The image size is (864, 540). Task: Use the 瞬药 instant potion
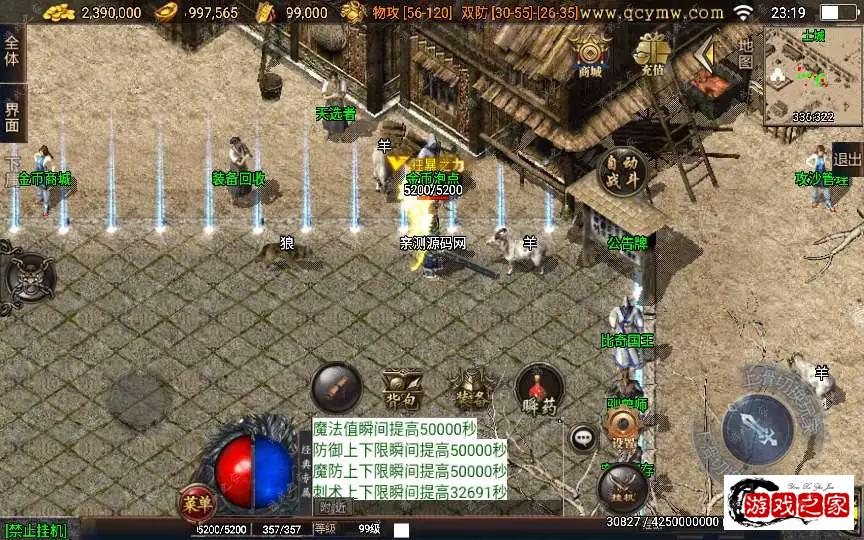[540, 387]
